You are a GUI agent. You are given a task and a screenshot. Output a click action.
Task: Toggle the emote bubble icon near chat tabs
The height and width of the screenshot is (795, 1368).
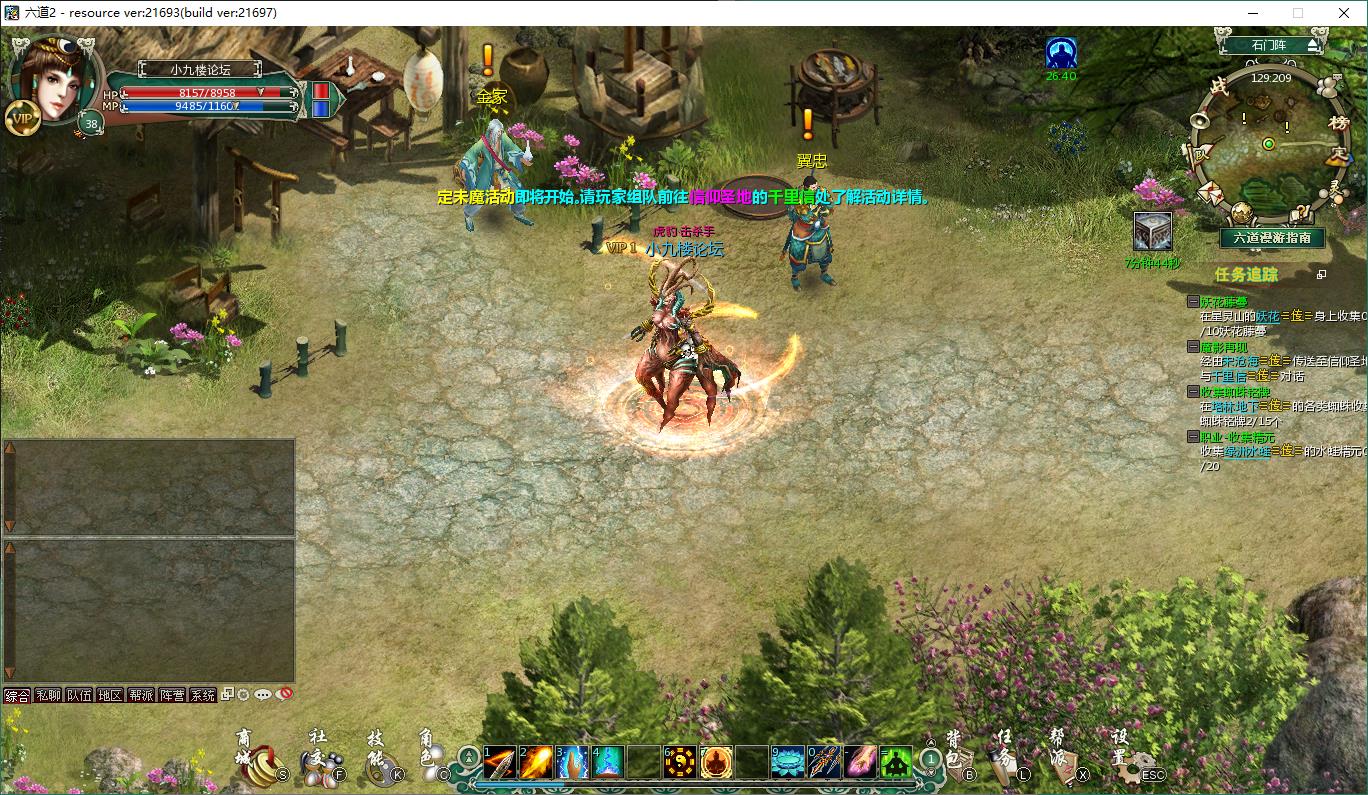pos(262,694)
